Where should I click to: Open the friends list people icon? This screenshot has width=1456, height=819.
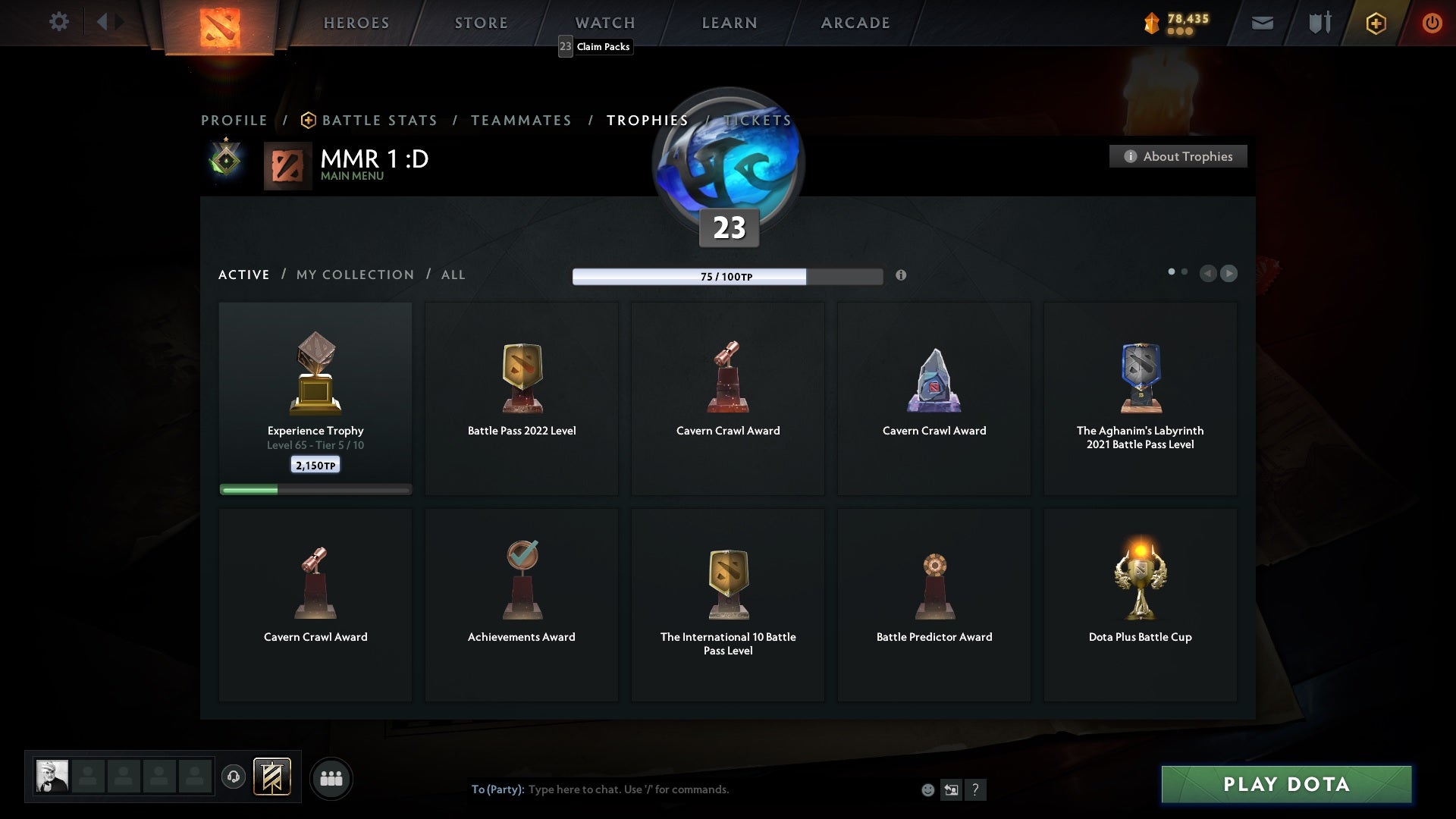[331, 778]
